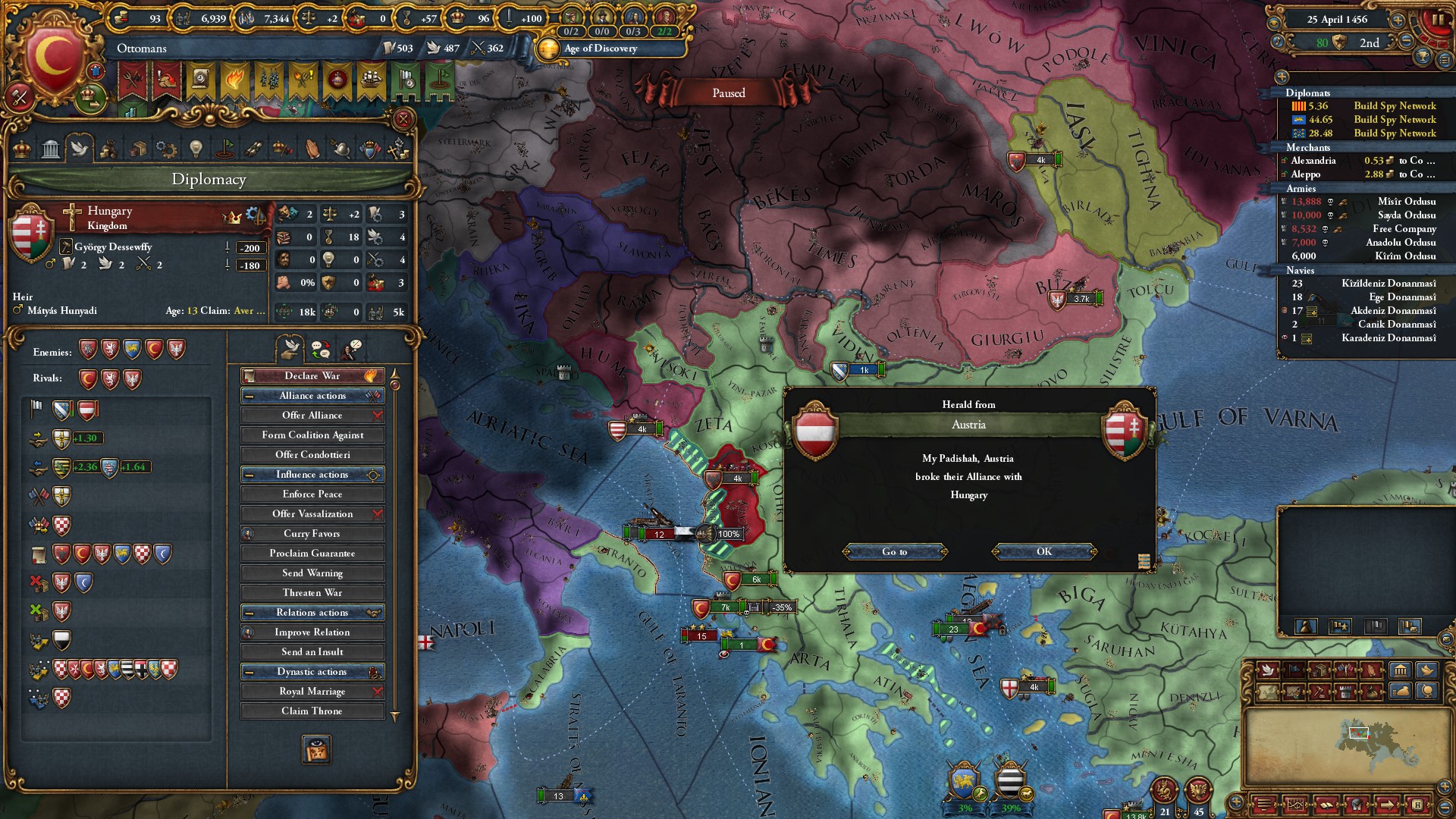Choose Enforce Peace option
Image resolution: width=1456 pixels, height=819 pixels.
(312, 494)
